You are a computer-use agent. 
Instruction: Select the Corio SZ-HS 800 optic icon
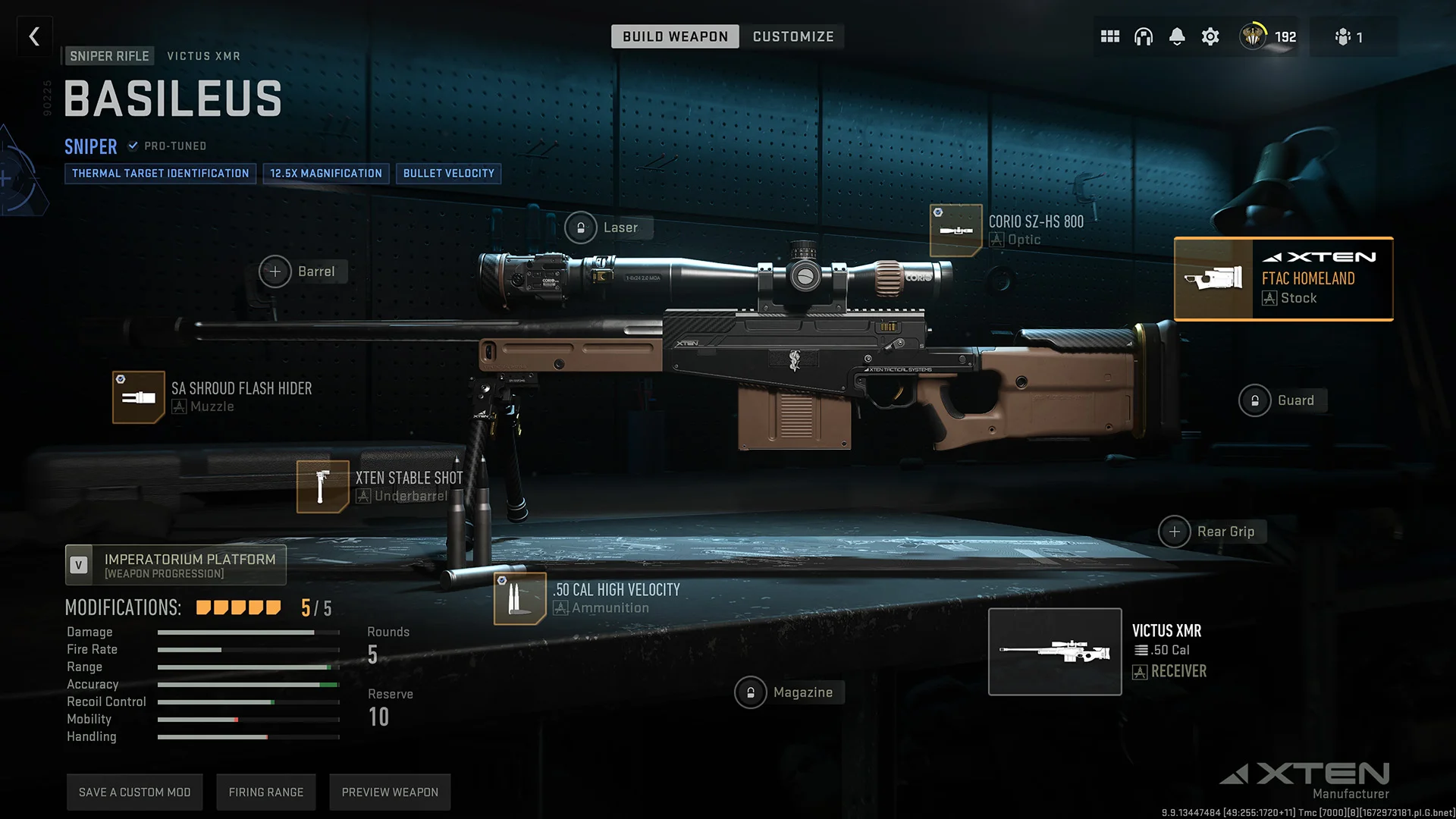[956, 230]
